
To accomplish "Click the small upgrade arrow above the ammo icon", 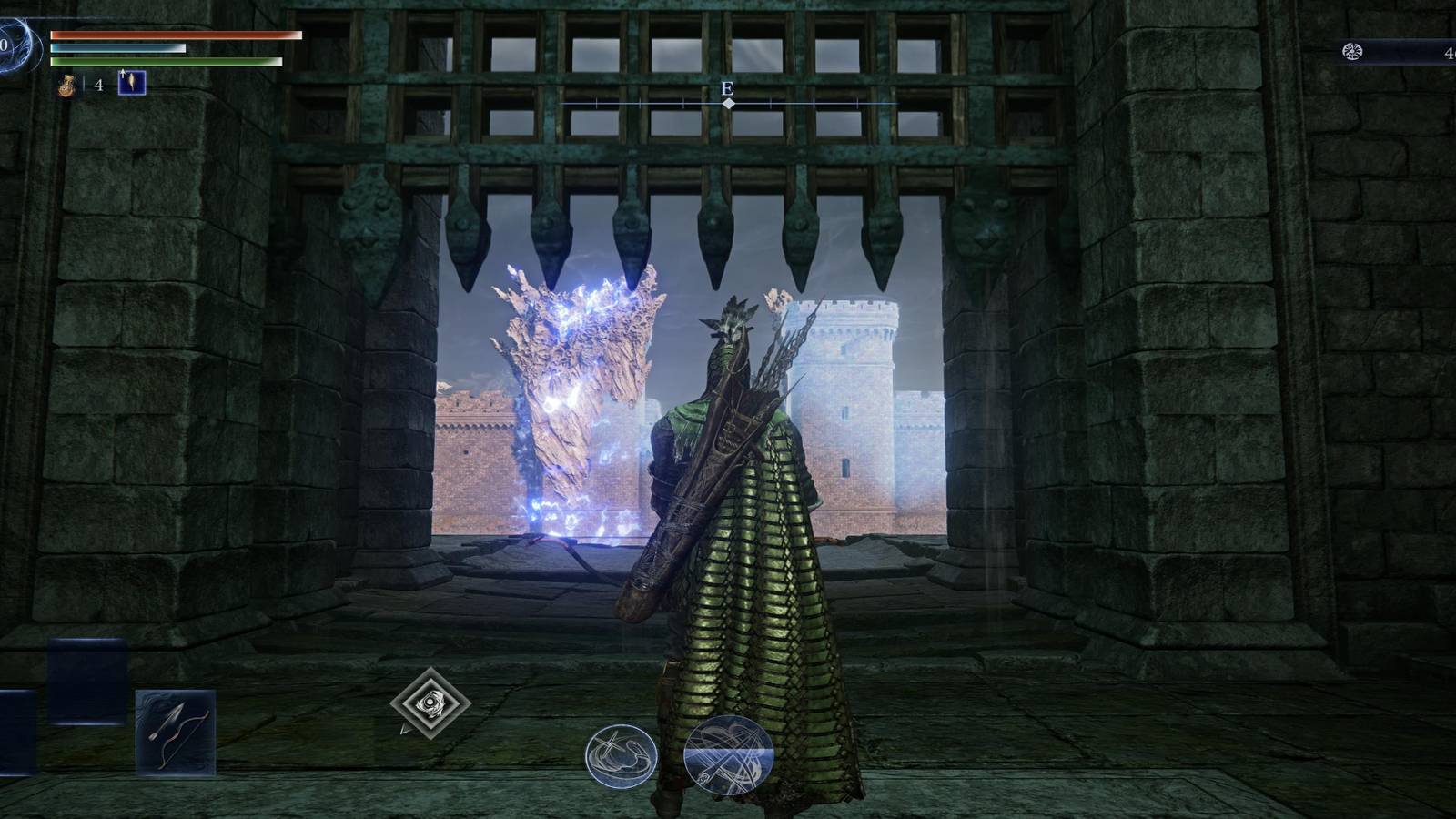I will 122,73.
